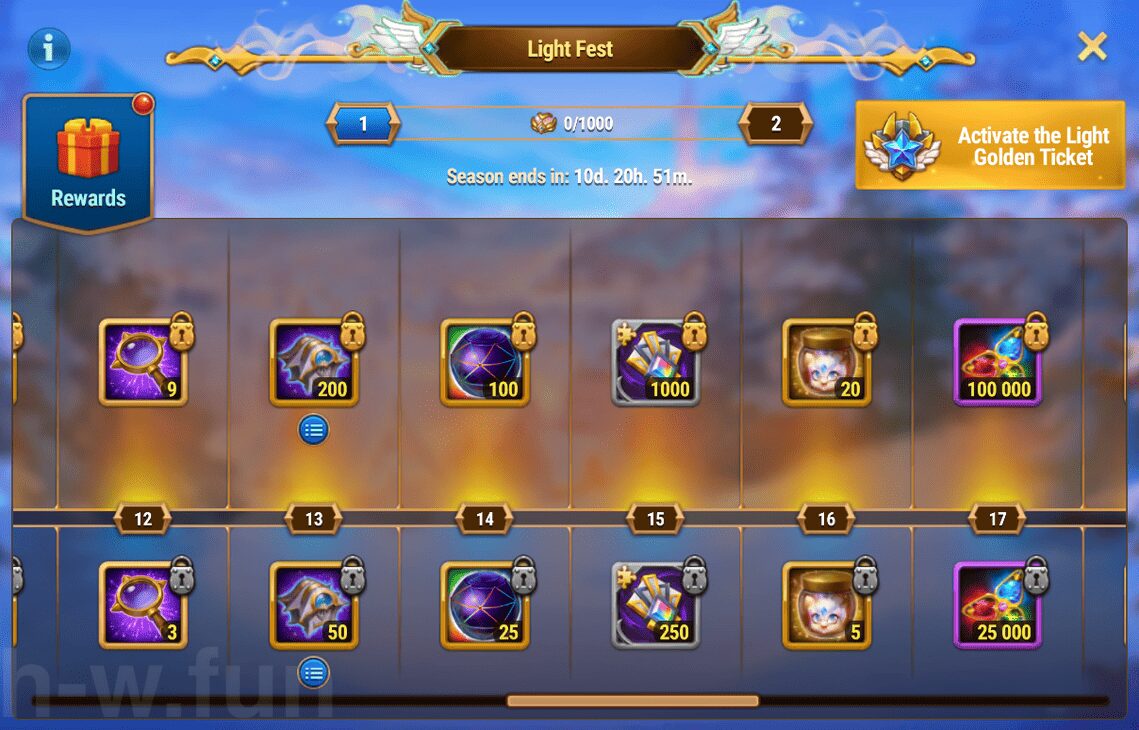The width and height of the screenshot is (1139, 730).
Task: Show item list under the 50 shell reward
Action: point(314,672)
